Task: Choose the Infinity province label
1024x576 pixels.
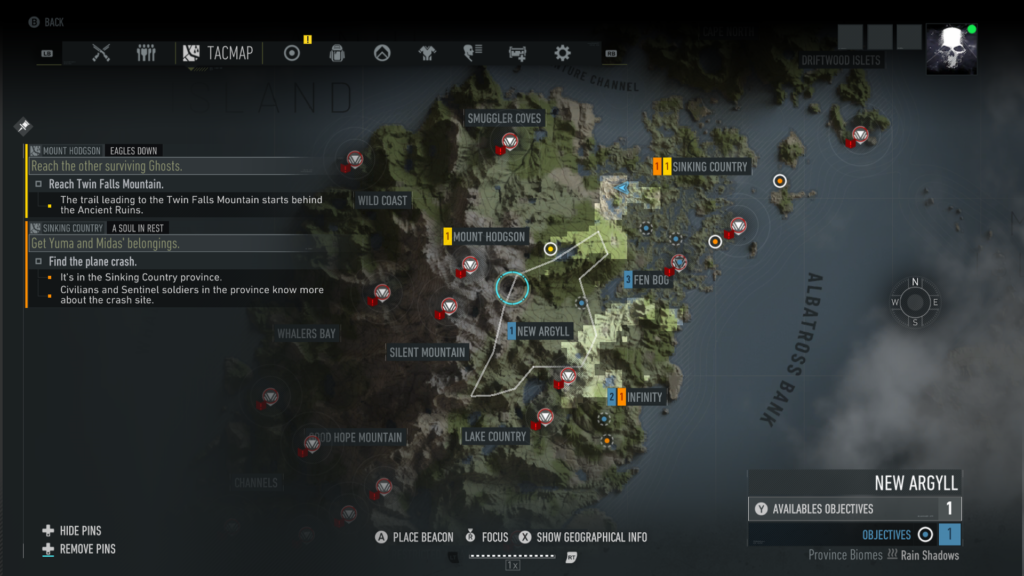Action: point(645,397)
